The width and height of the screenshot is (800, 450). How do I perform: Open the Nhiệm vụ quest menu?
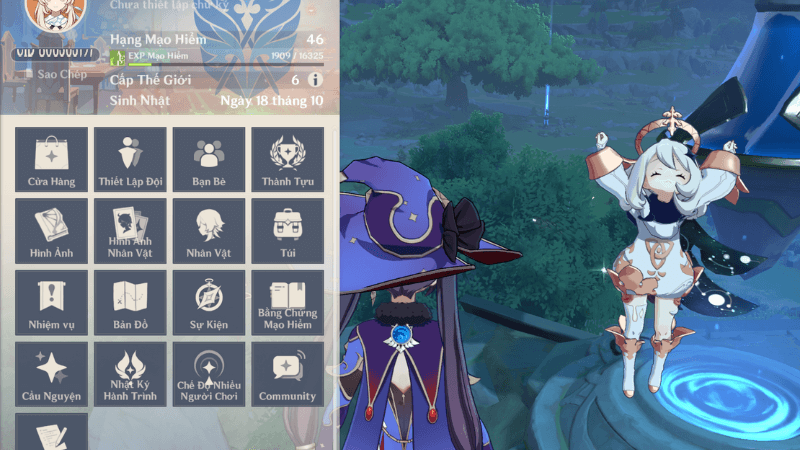(x=52, y=303)
